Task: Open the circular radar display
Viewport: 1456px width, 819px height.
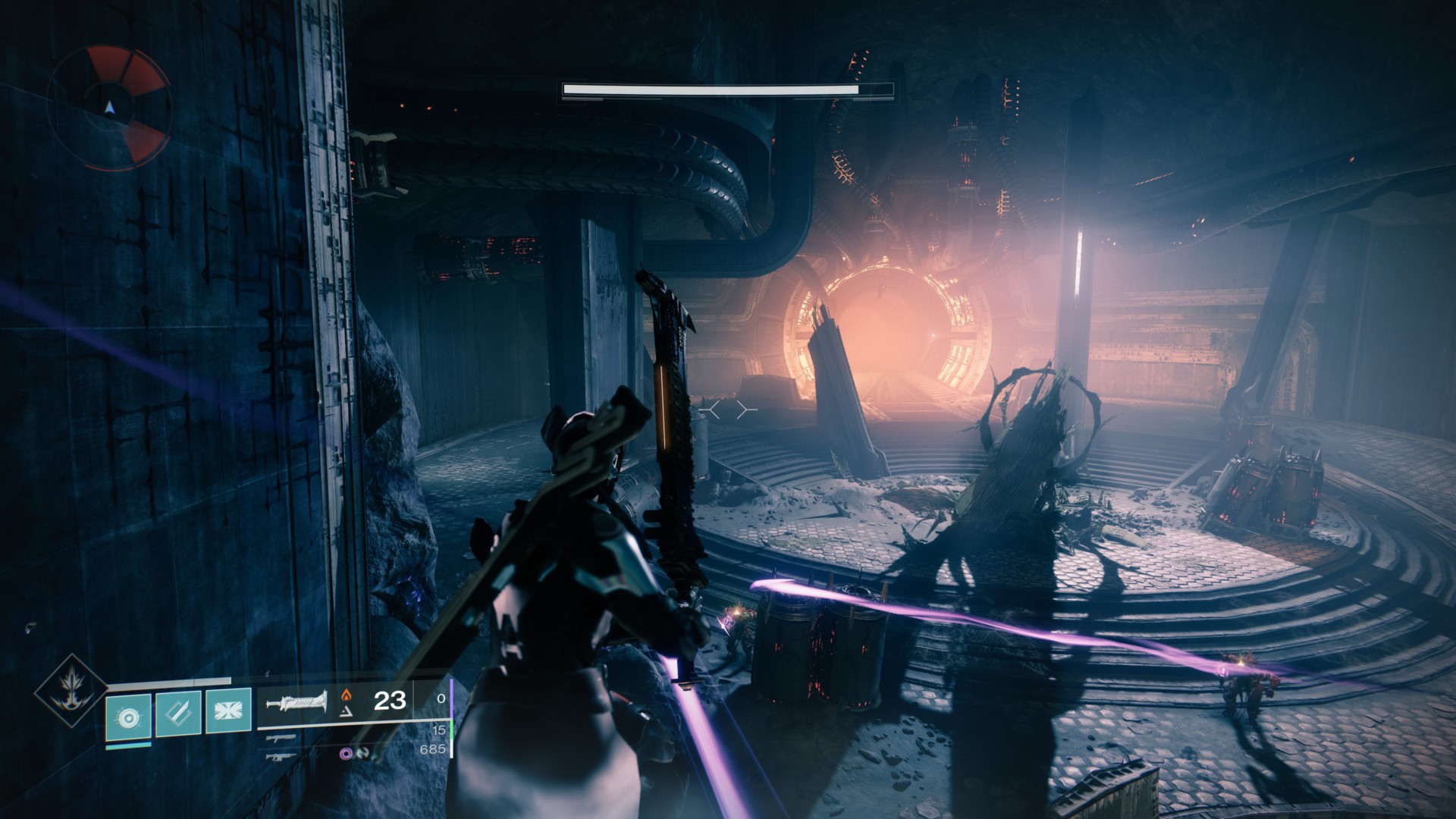Action: pos(110,107)
